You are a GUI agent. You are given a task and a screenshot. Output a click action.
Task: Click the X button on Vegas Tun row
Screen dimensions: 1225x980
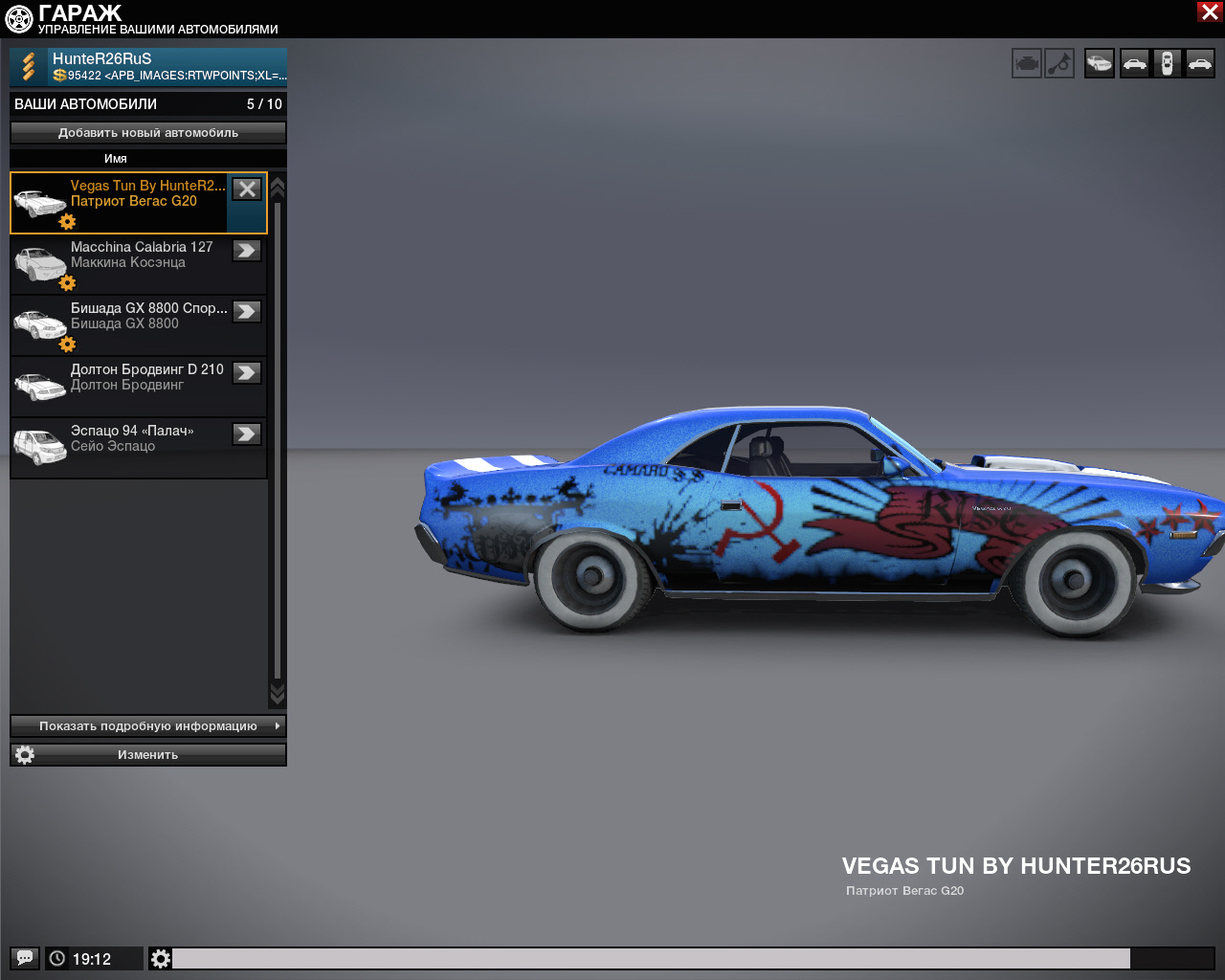click(x=247, y=189)
